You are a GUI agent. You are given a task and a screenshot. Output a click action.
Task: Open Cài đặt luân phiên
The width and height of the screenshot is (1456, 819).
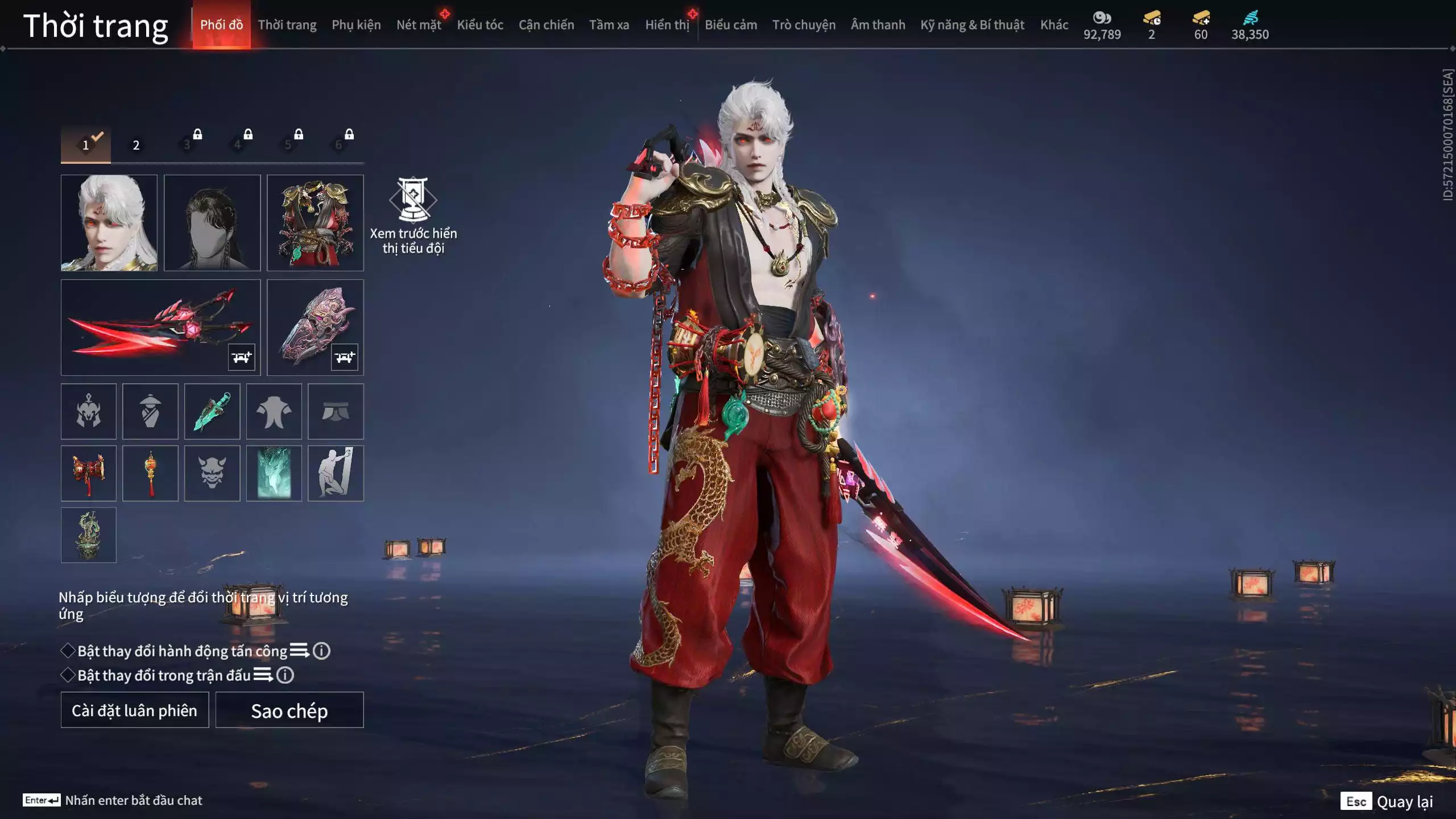click(x=135, y=710)
